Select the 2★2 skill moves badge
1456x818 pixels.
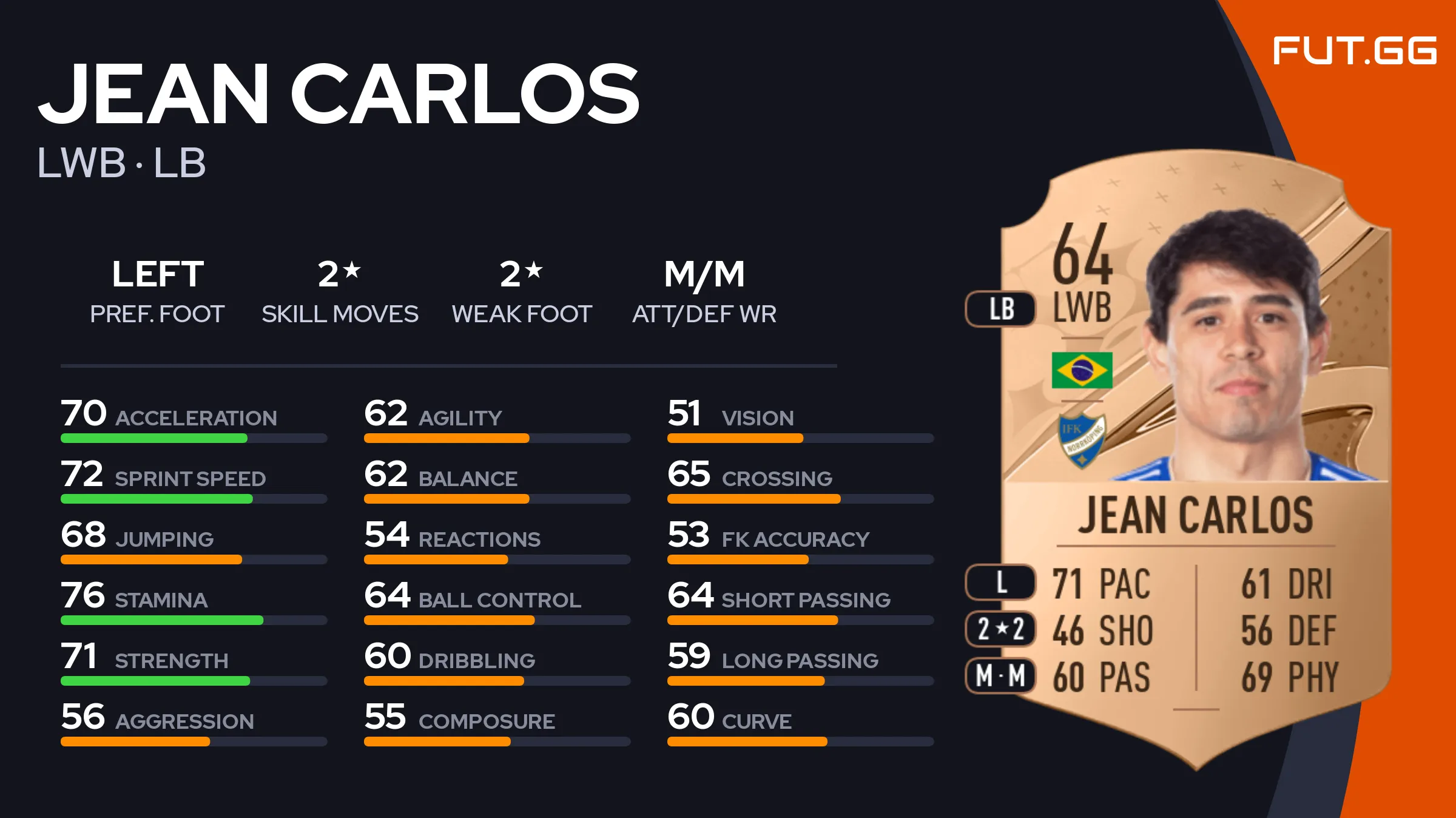click(1001, 629)
